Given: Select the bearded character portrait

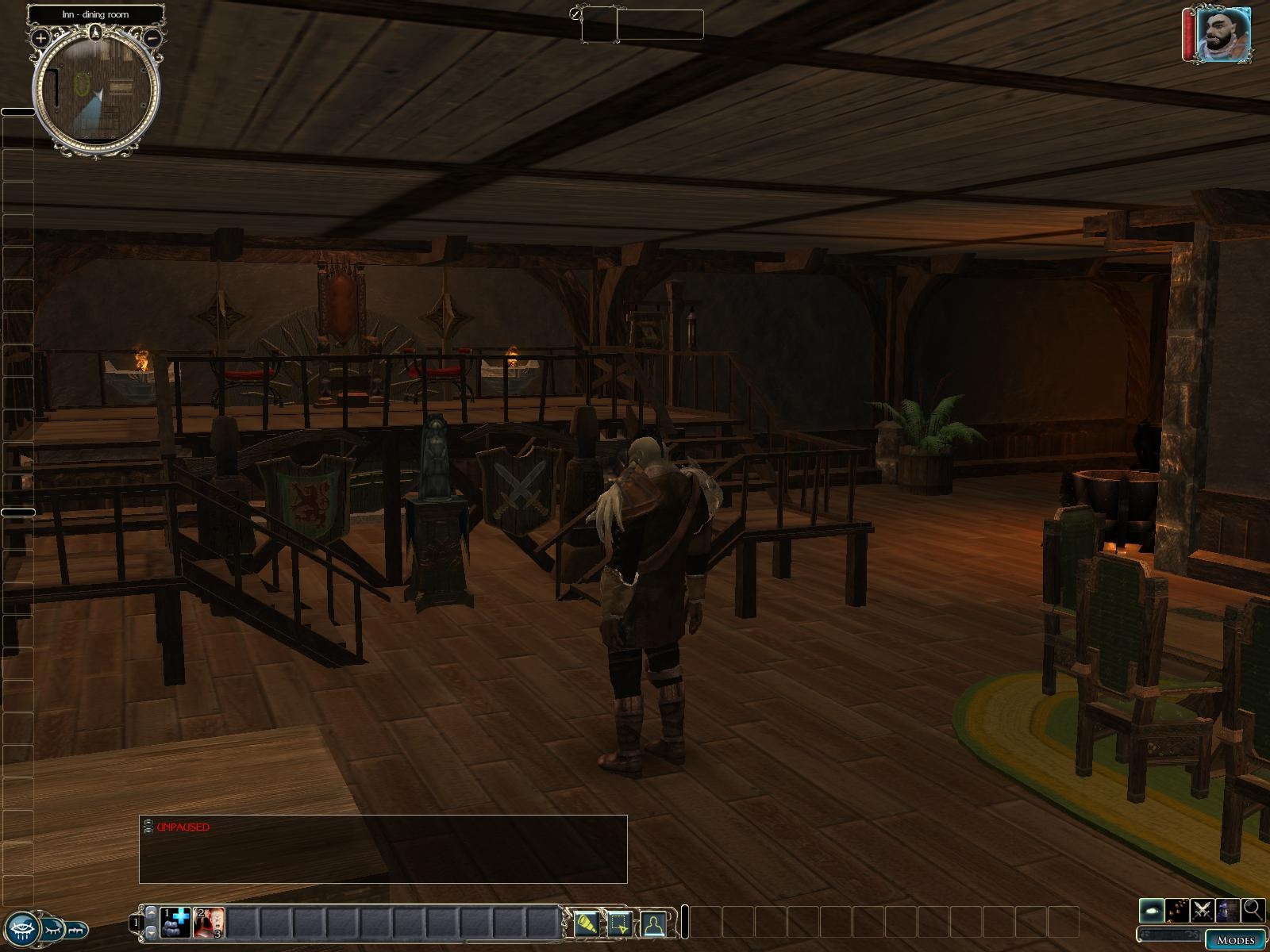Looking at the screenshot, I should [x=1224, y=34].
